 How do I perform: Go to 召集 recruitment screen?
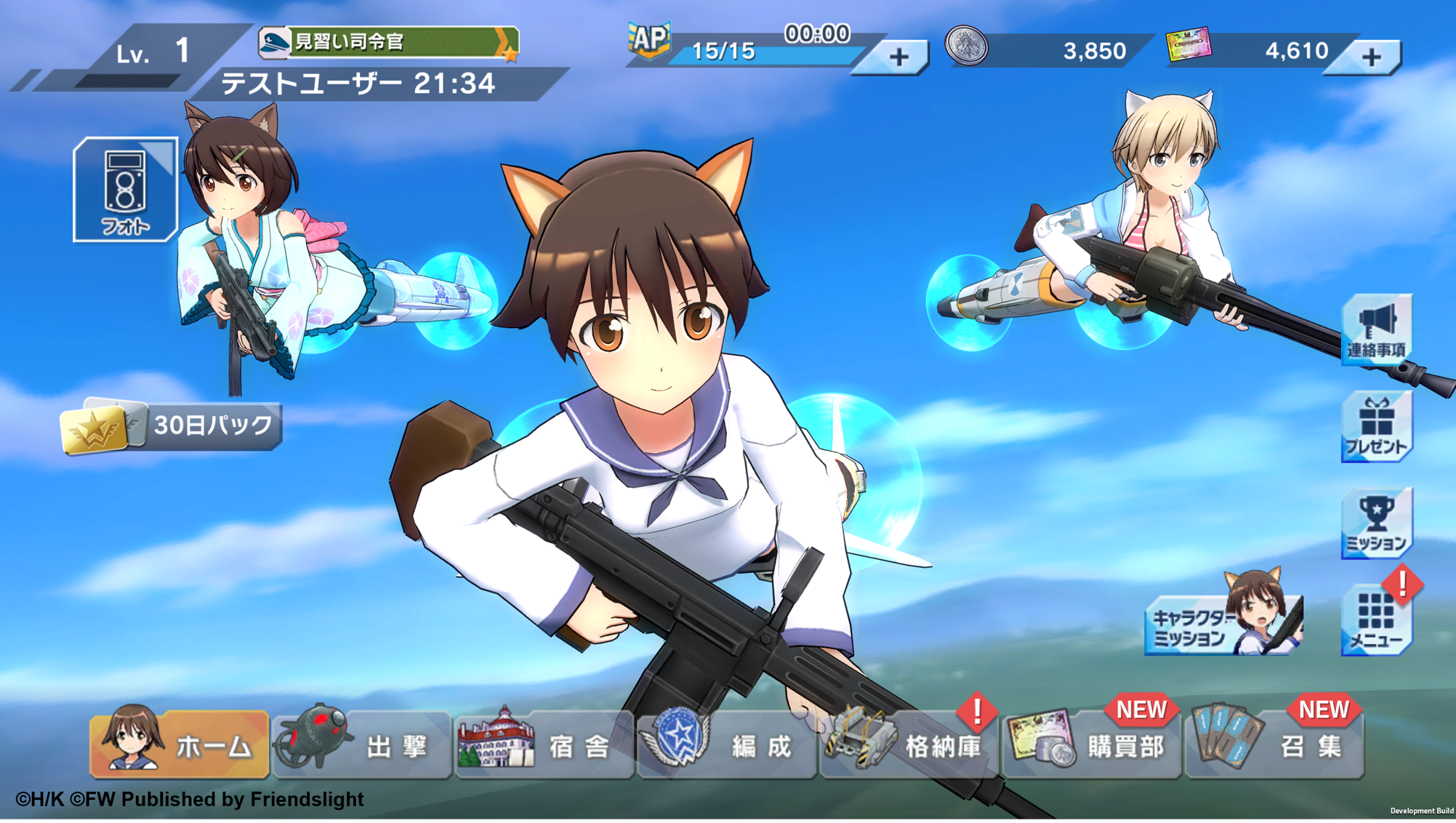coord(1274,744)
